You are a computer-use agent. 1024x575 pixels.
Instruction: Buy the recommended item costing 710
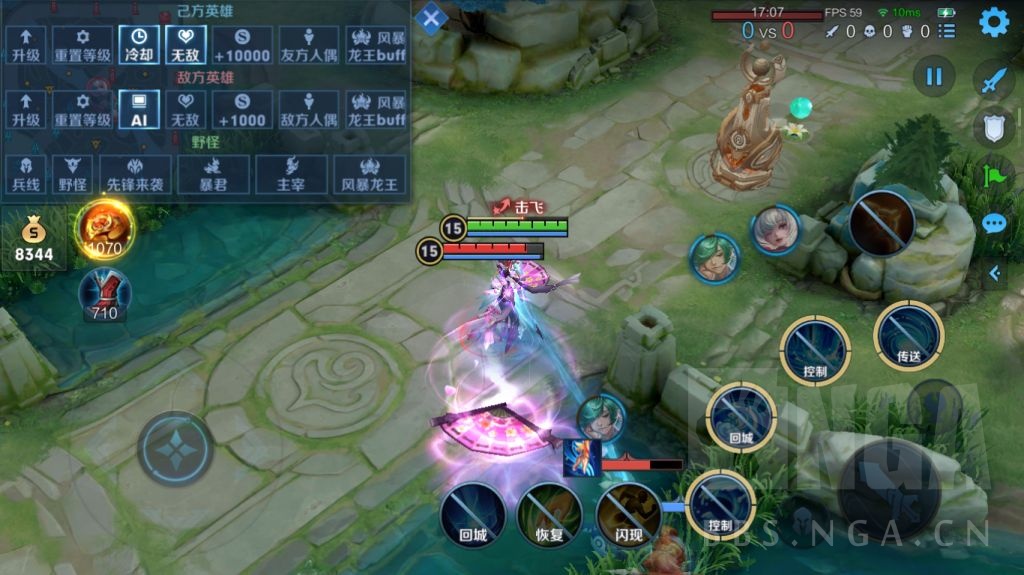104,295
